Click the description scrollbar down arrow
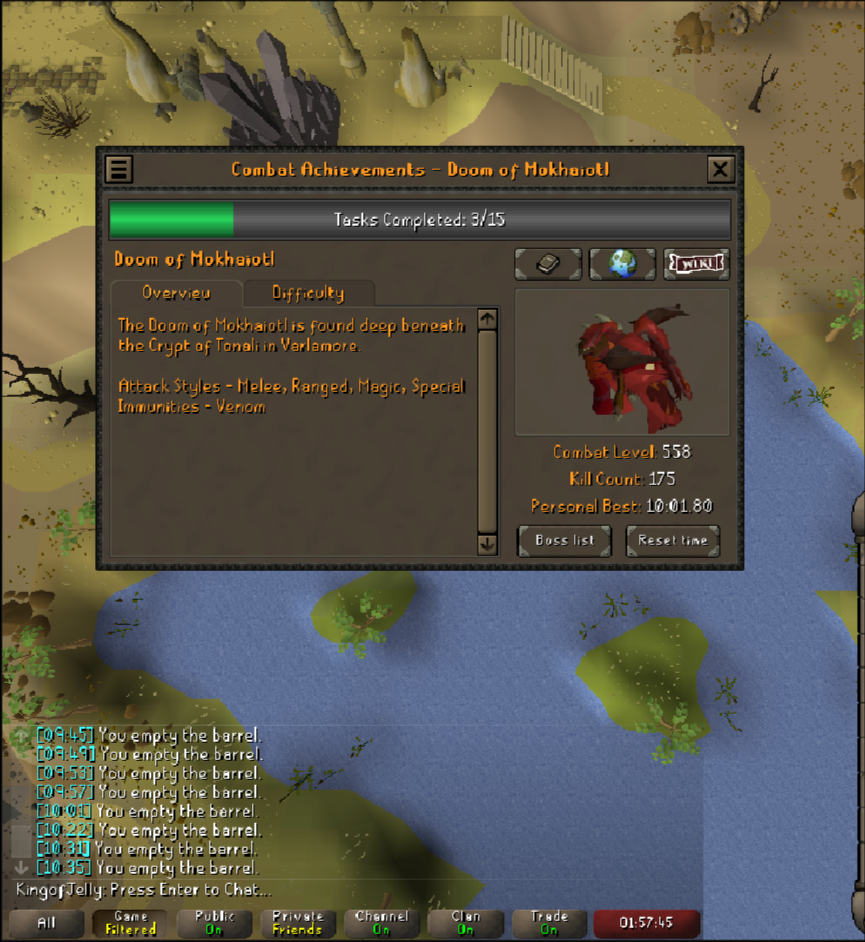865x942 pixels. coord(487,544)
